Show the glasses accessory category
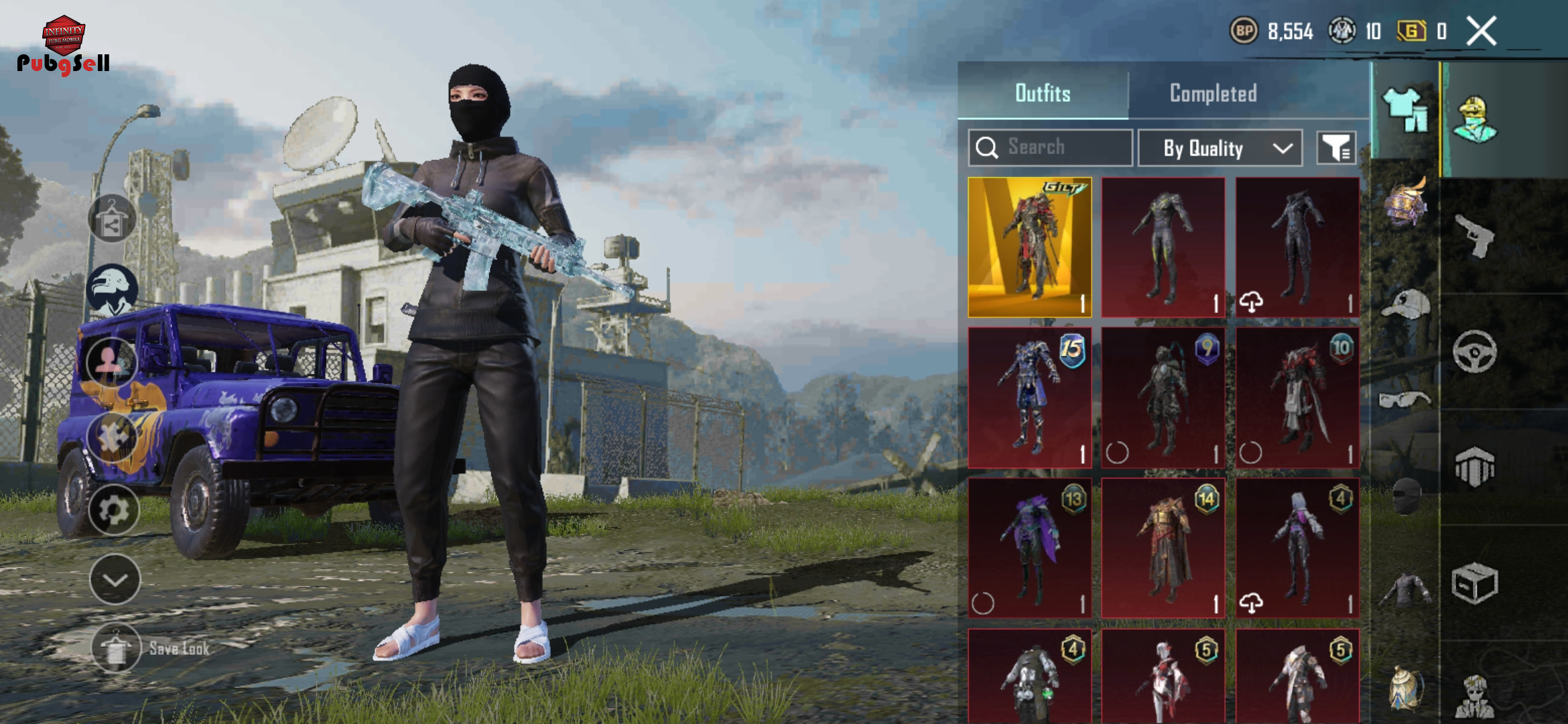This screenshot has height=724, width=1568. tap(1405, 400)
